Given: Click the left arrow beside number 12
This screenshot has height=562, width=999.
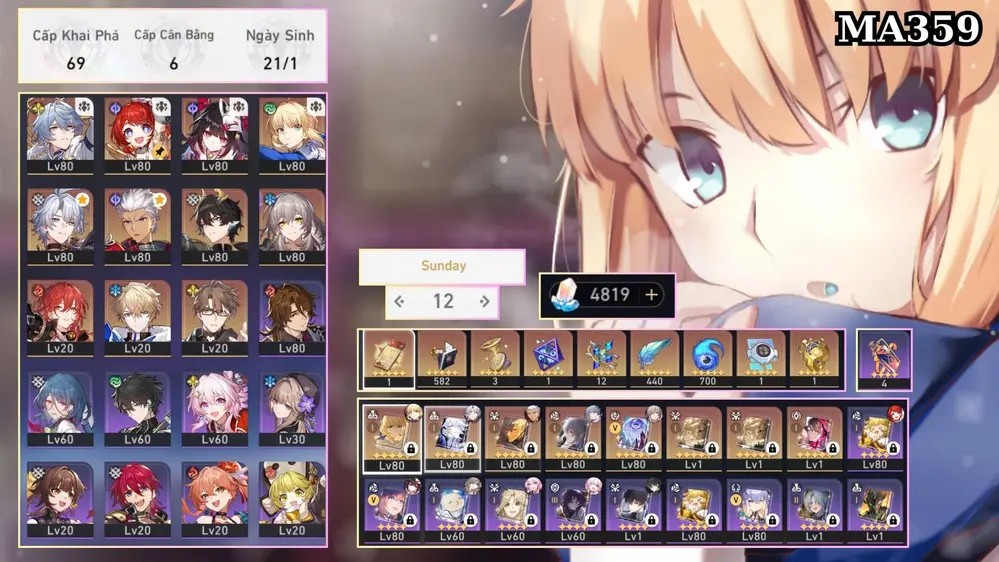Looking at the screenshot, I should click(x=399, y=301).
